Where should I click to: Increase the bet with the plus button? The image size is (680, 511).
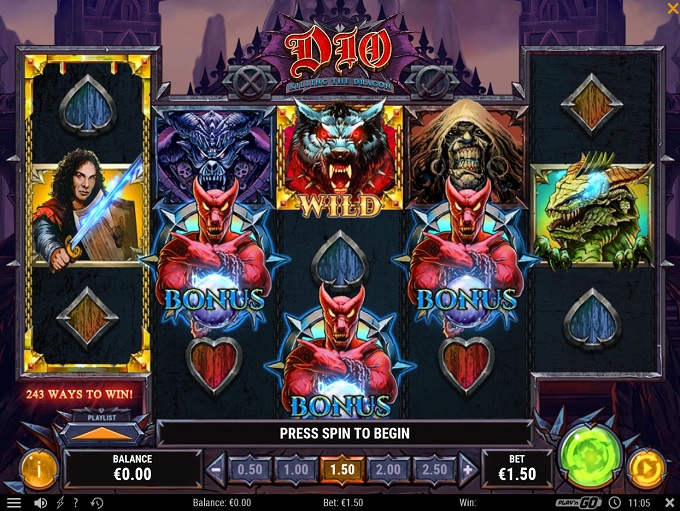[465, 469]
